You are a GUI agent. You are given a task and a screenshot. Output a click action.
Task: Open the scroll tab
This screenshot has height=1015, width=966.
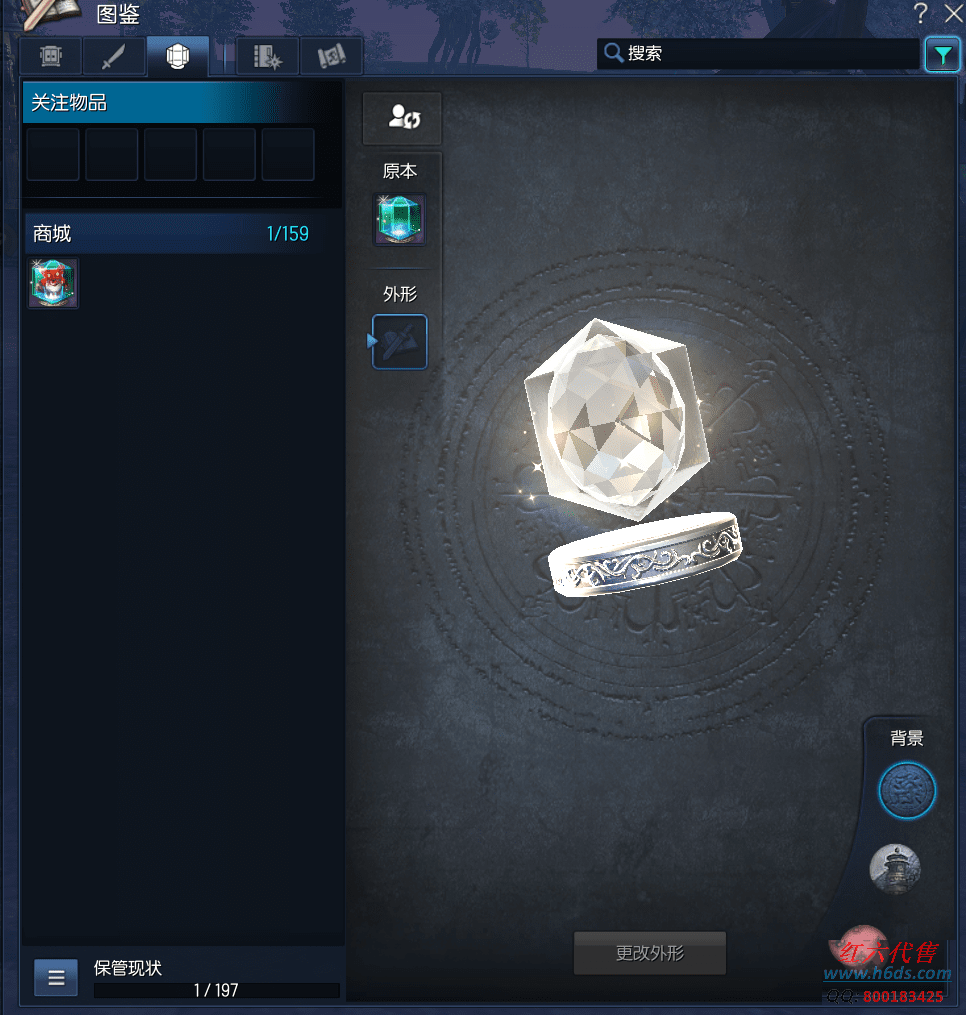331,57
